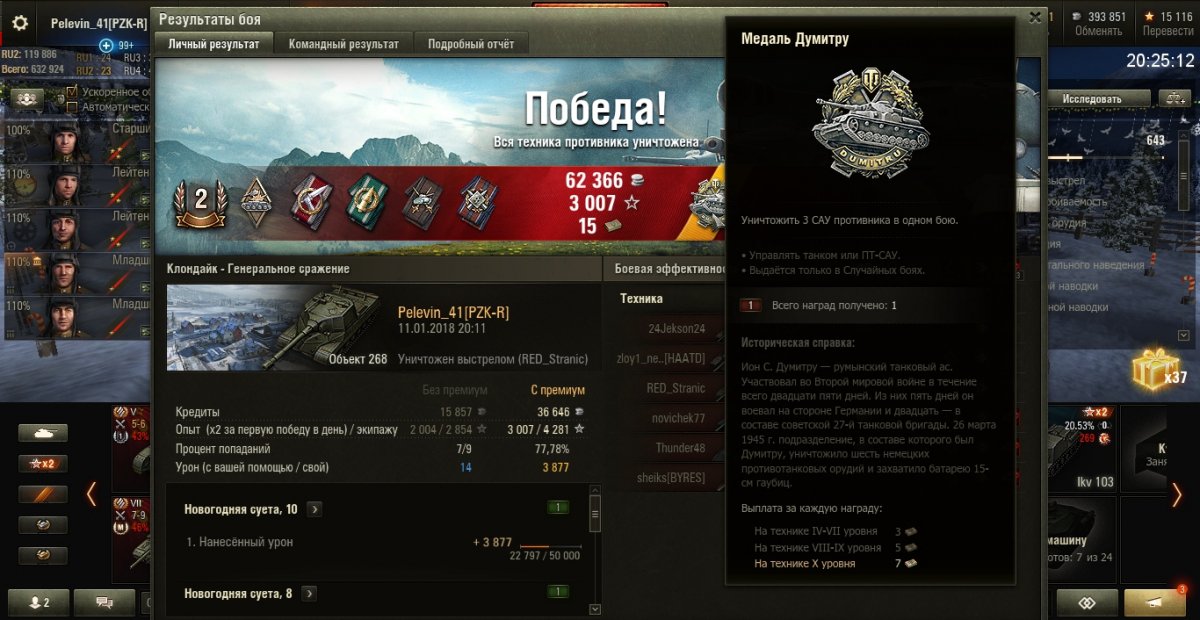
Task: Select the Личный результат tab
Action: click(x=214, y=44)
